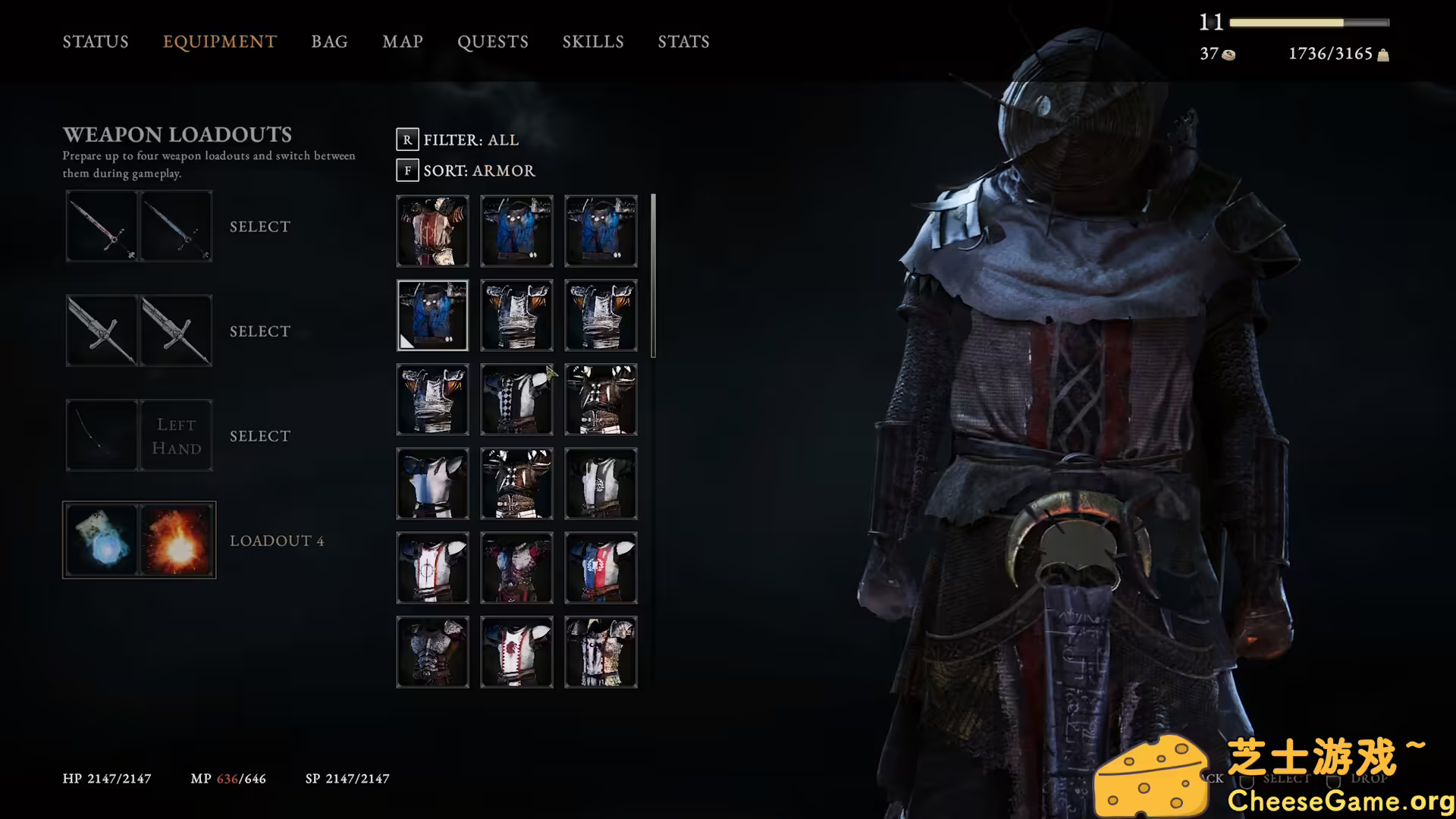The height and width of the screenshot is (819, 1456).
Task: Open the SKILLS menu
Action: (x=593, y=42)
